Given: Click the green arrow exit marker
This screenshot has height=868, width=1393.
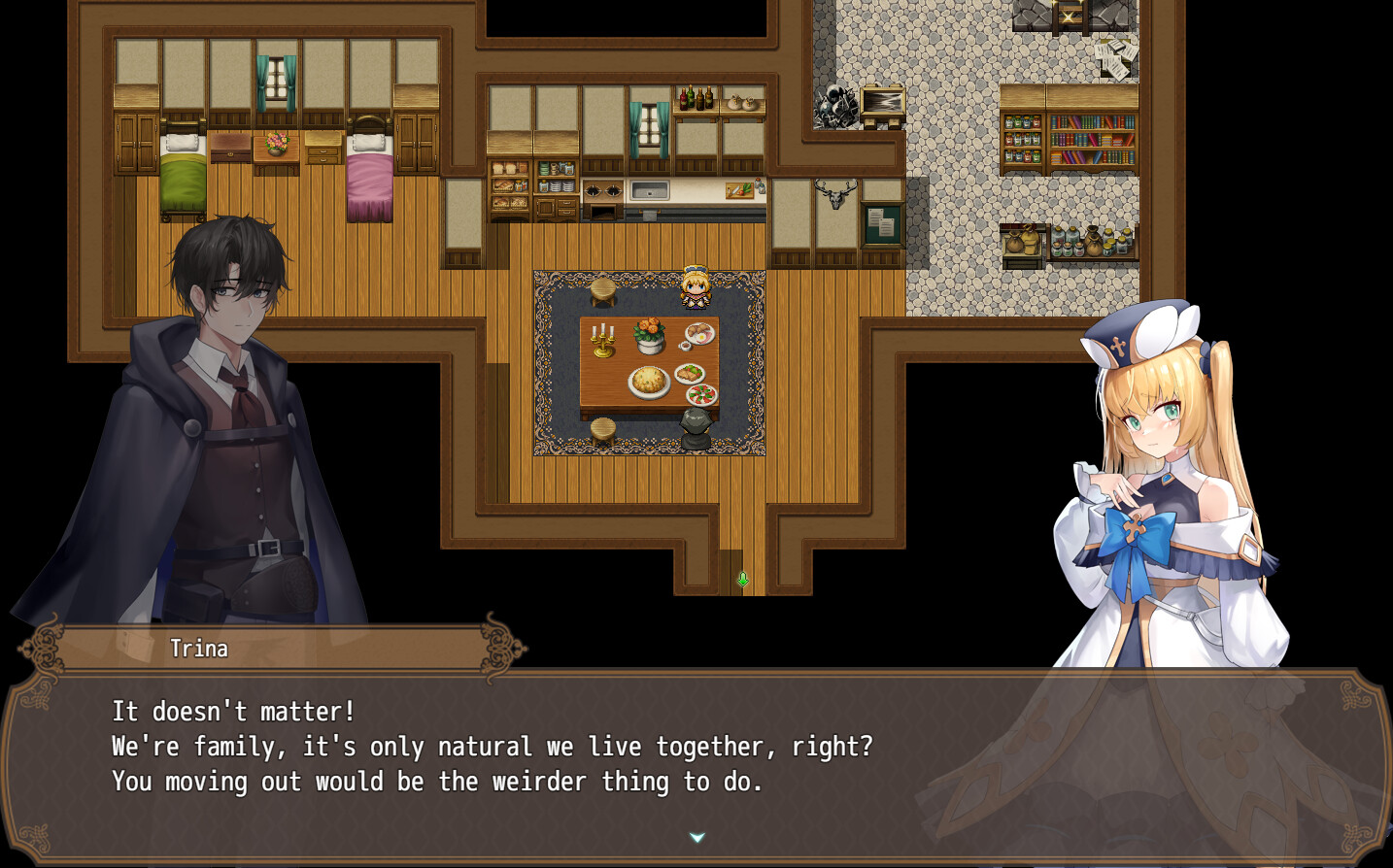Looking at the screenshot, I should (741, 580).
